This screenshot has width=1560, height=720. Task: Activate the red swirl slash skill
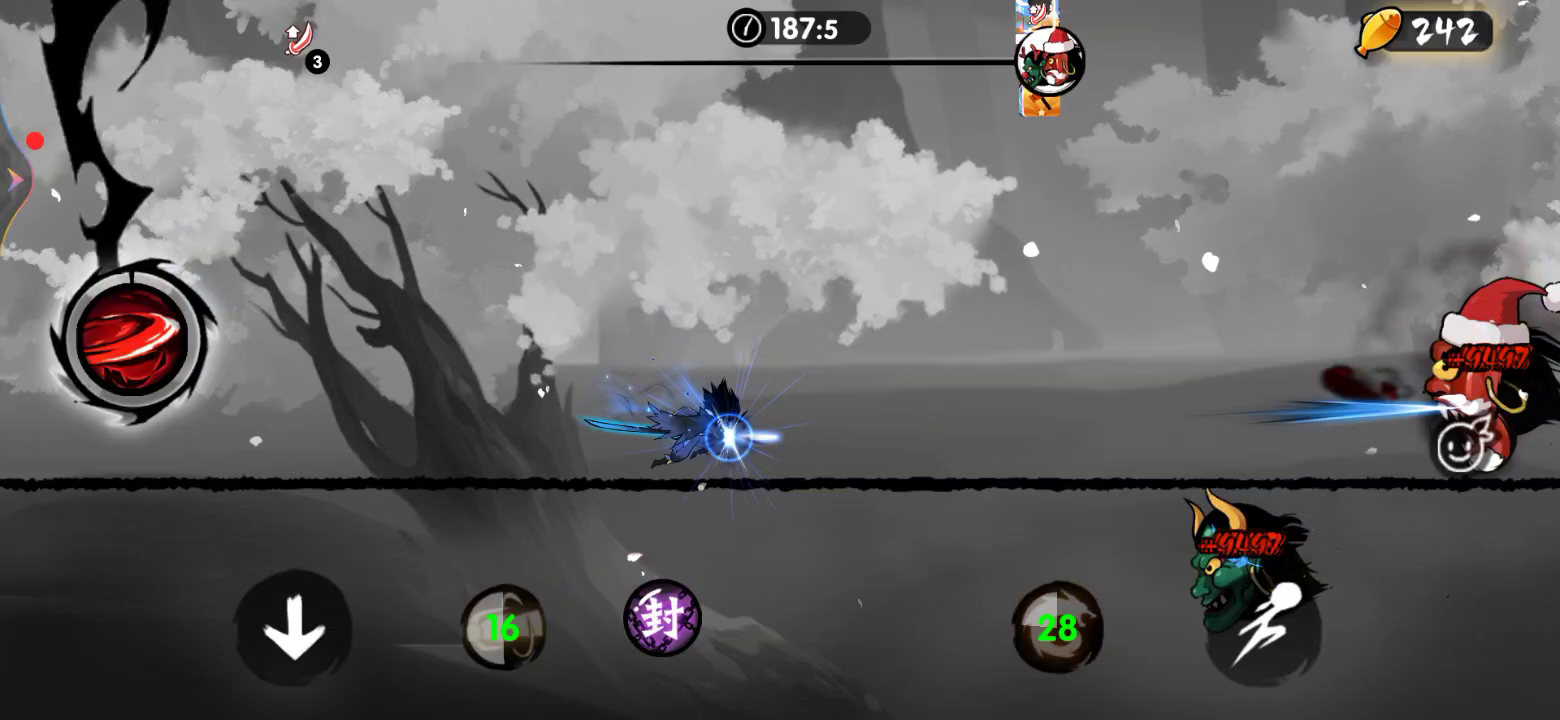(133, 340)
